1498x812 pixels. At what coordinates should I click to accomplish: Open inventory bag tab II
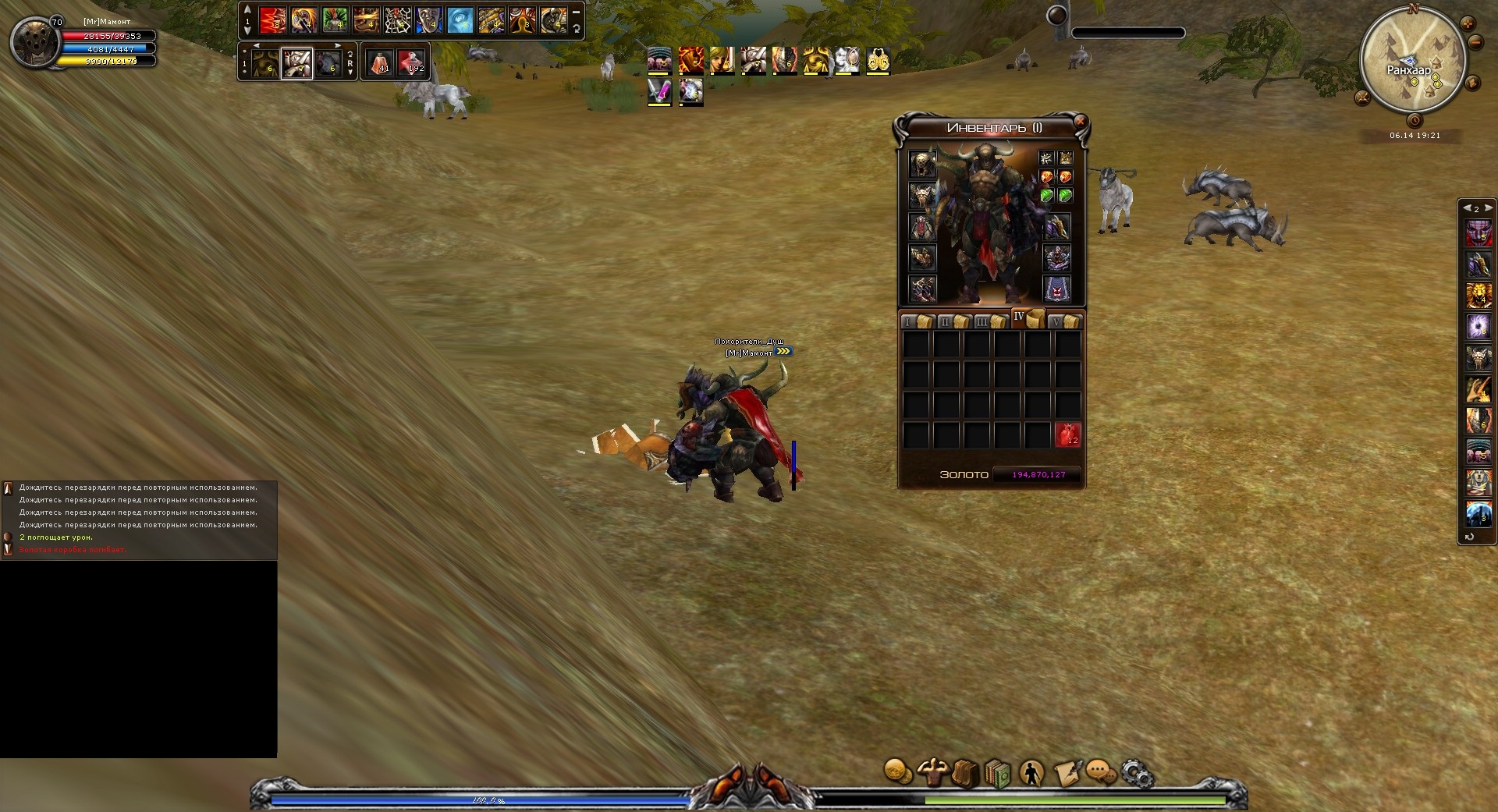tap(953, 321)
